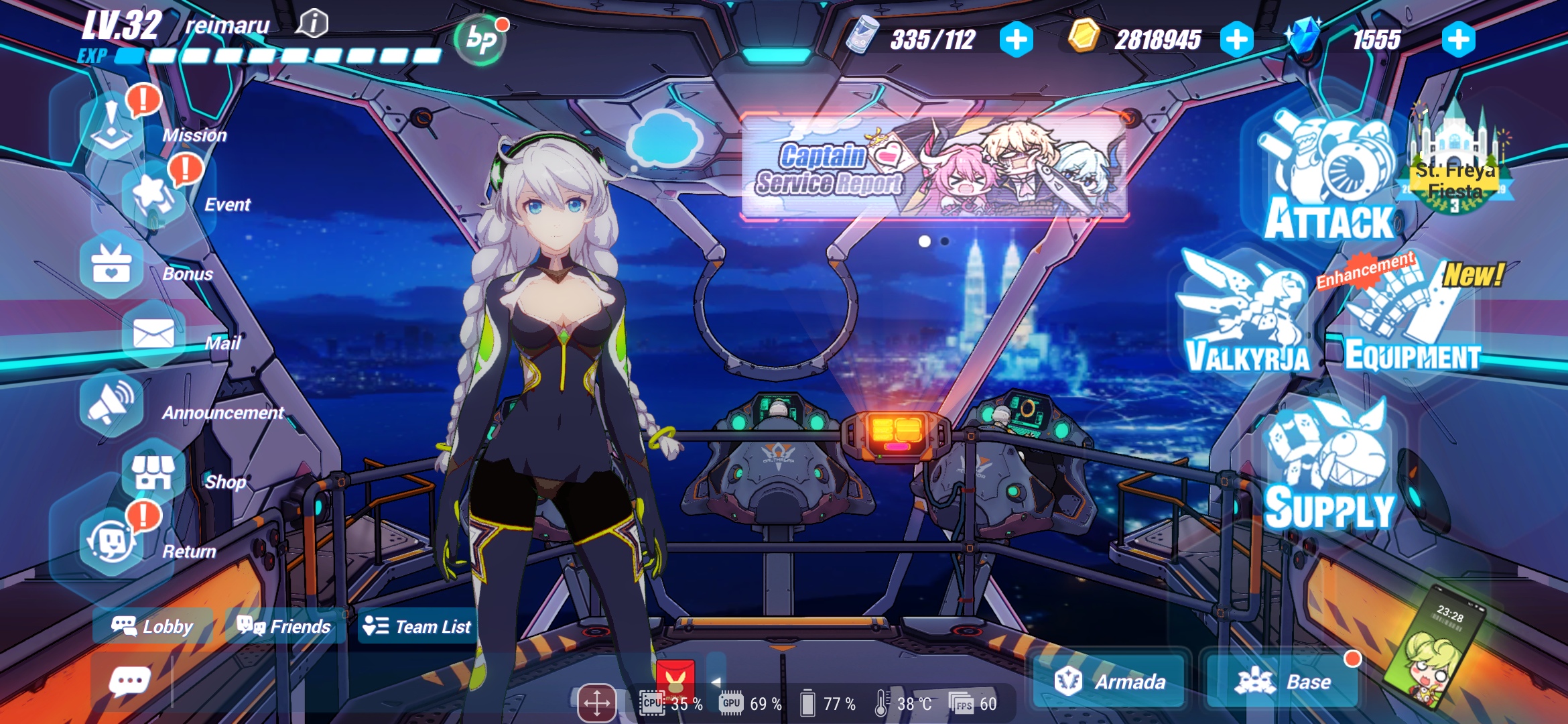1568x724 pixels.
Task: Open the Lobby chat channel
Action: tap(153, 626)
